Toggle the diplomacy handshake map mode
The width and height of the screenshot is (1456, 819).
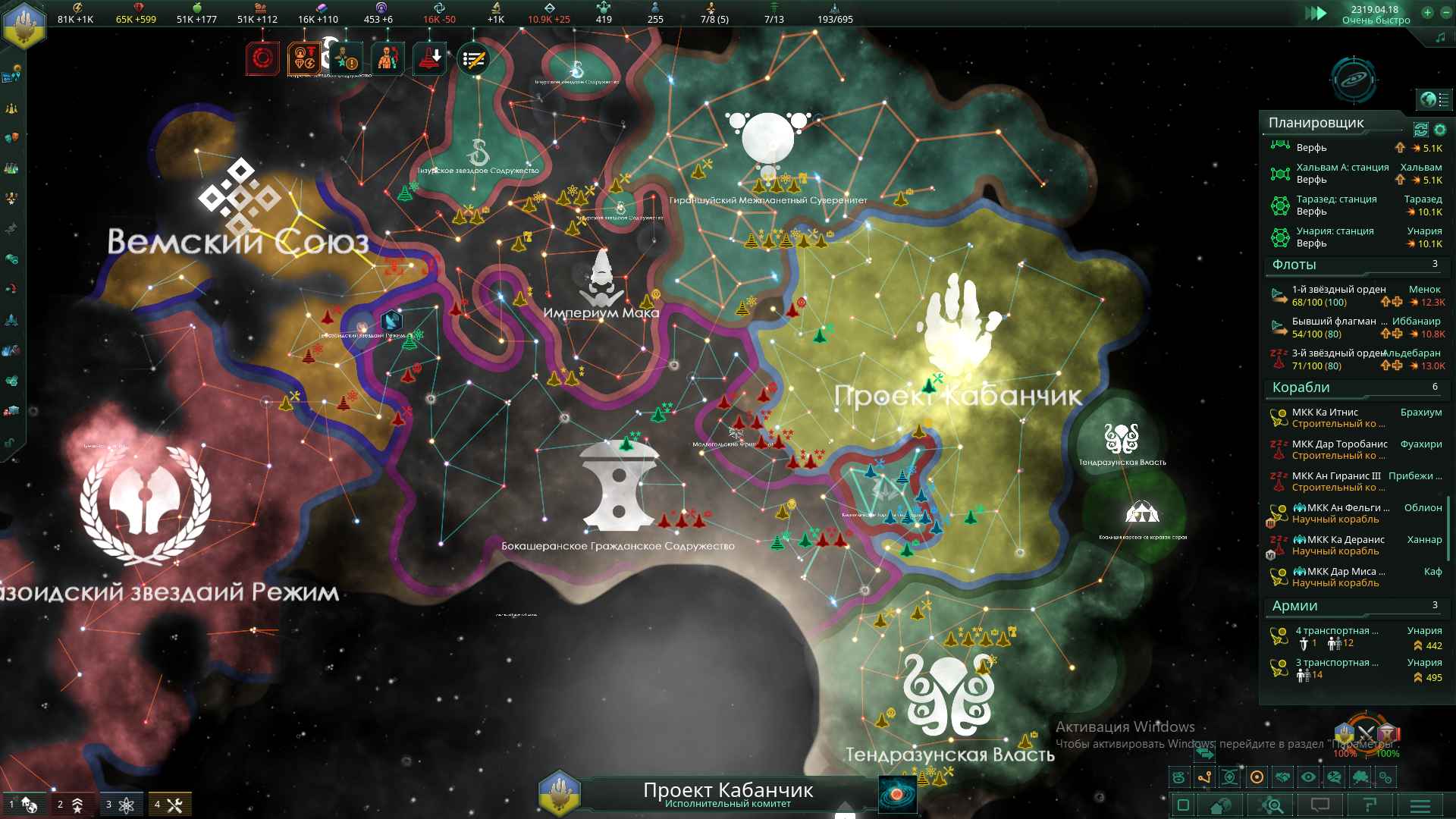point(1282,777)
